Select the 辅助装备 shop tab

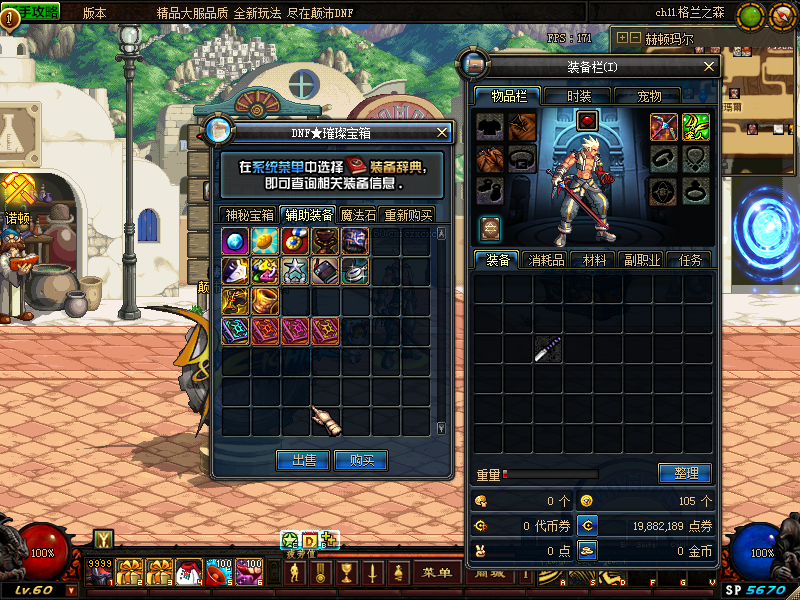pos(308,214)
